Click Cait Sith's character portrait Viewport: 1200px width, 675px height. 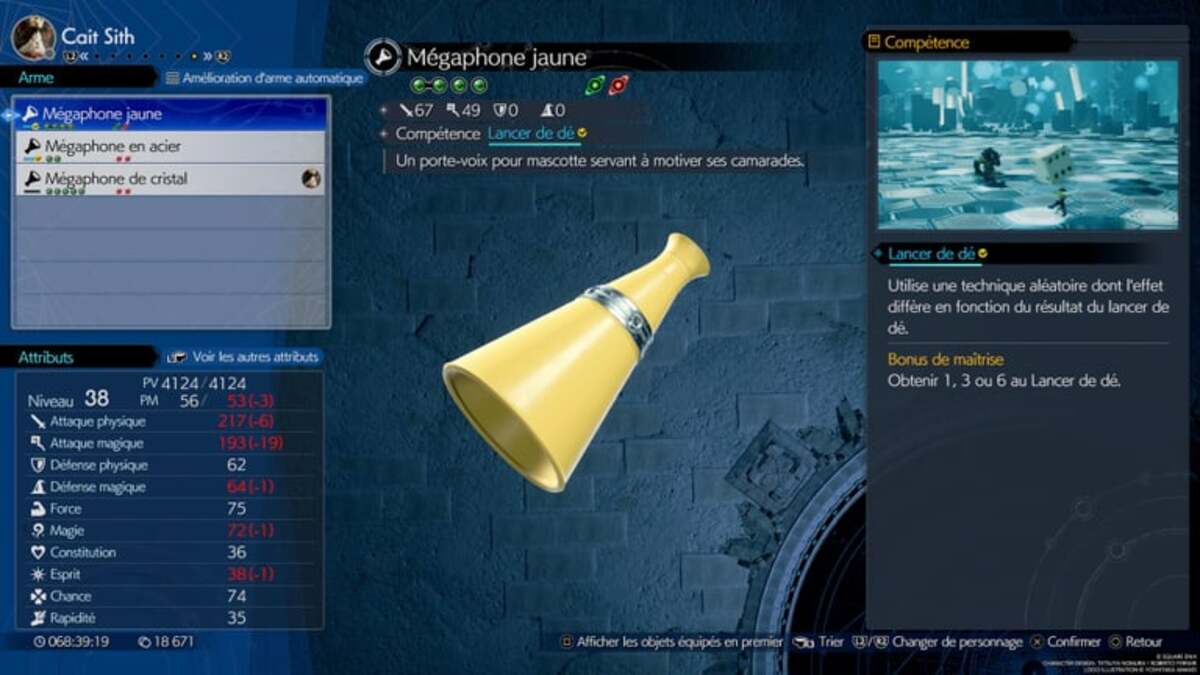[33, 37]
